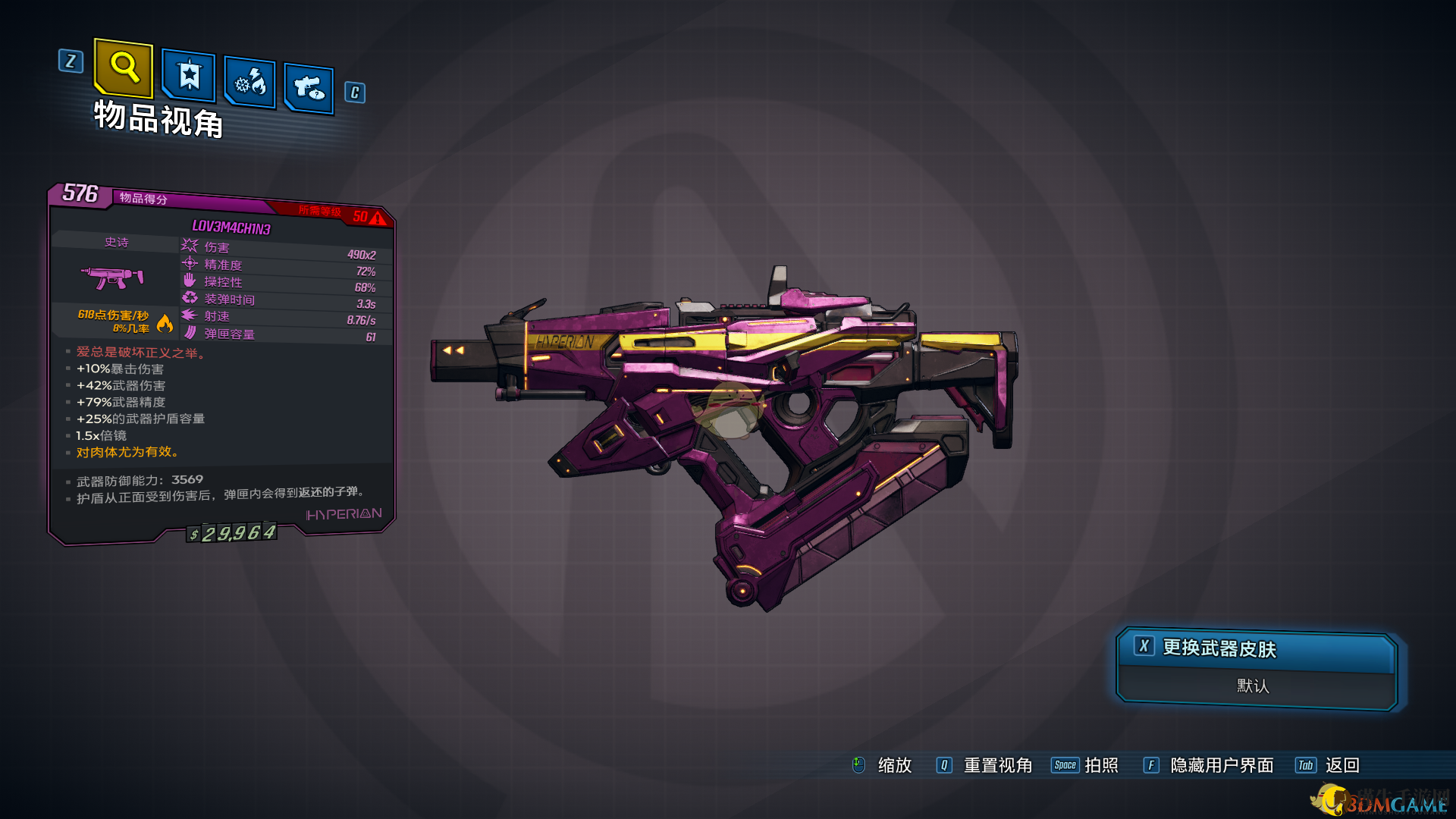This screenshot has width=1456, height=819.
Task: Go back using the 返回 option
Action: coord(1341,765)
